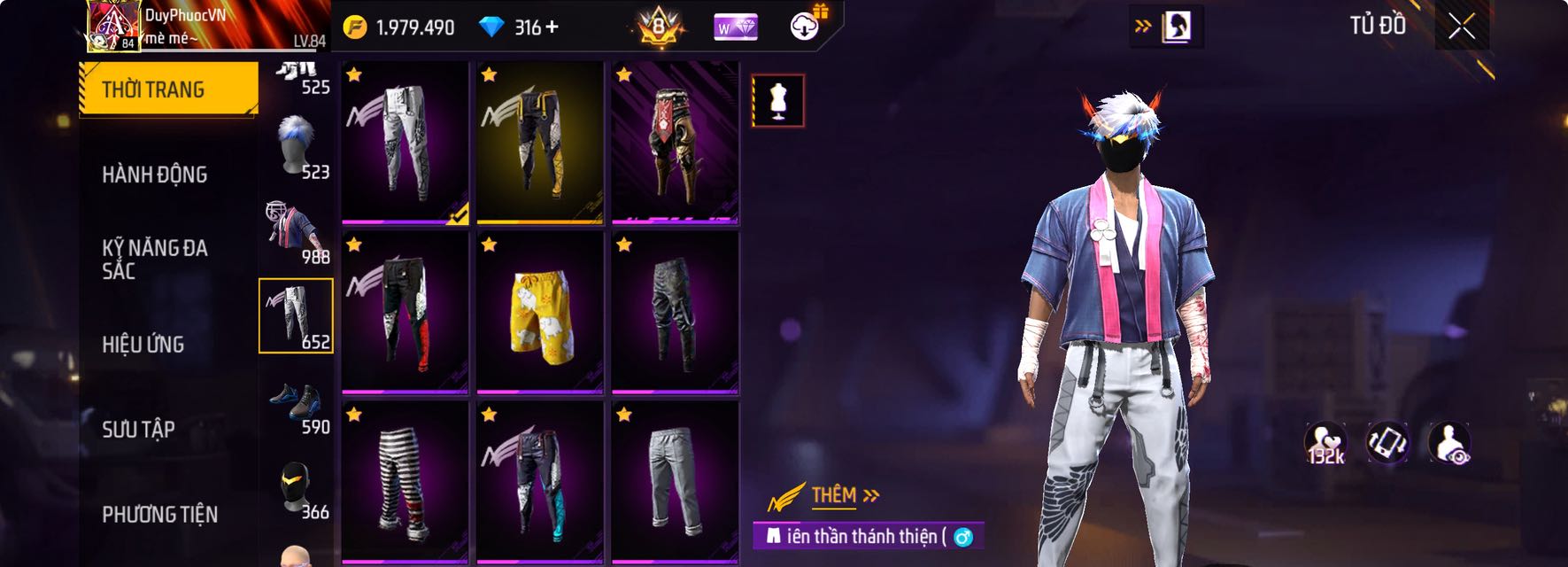1568x567 pixels.
Task: Select the plain grey pants tile
Action: [675, 483]
